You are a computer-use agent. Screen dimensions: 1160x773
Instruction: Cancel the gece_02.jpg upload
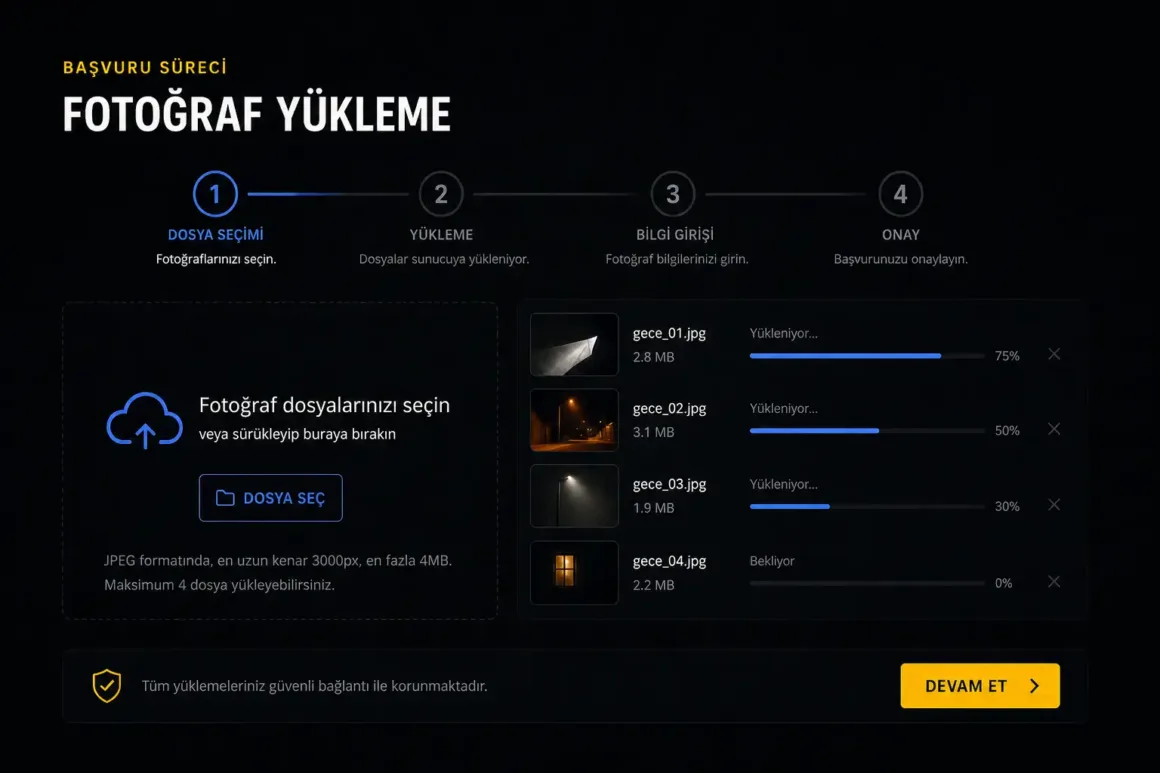pos(1054,429)
